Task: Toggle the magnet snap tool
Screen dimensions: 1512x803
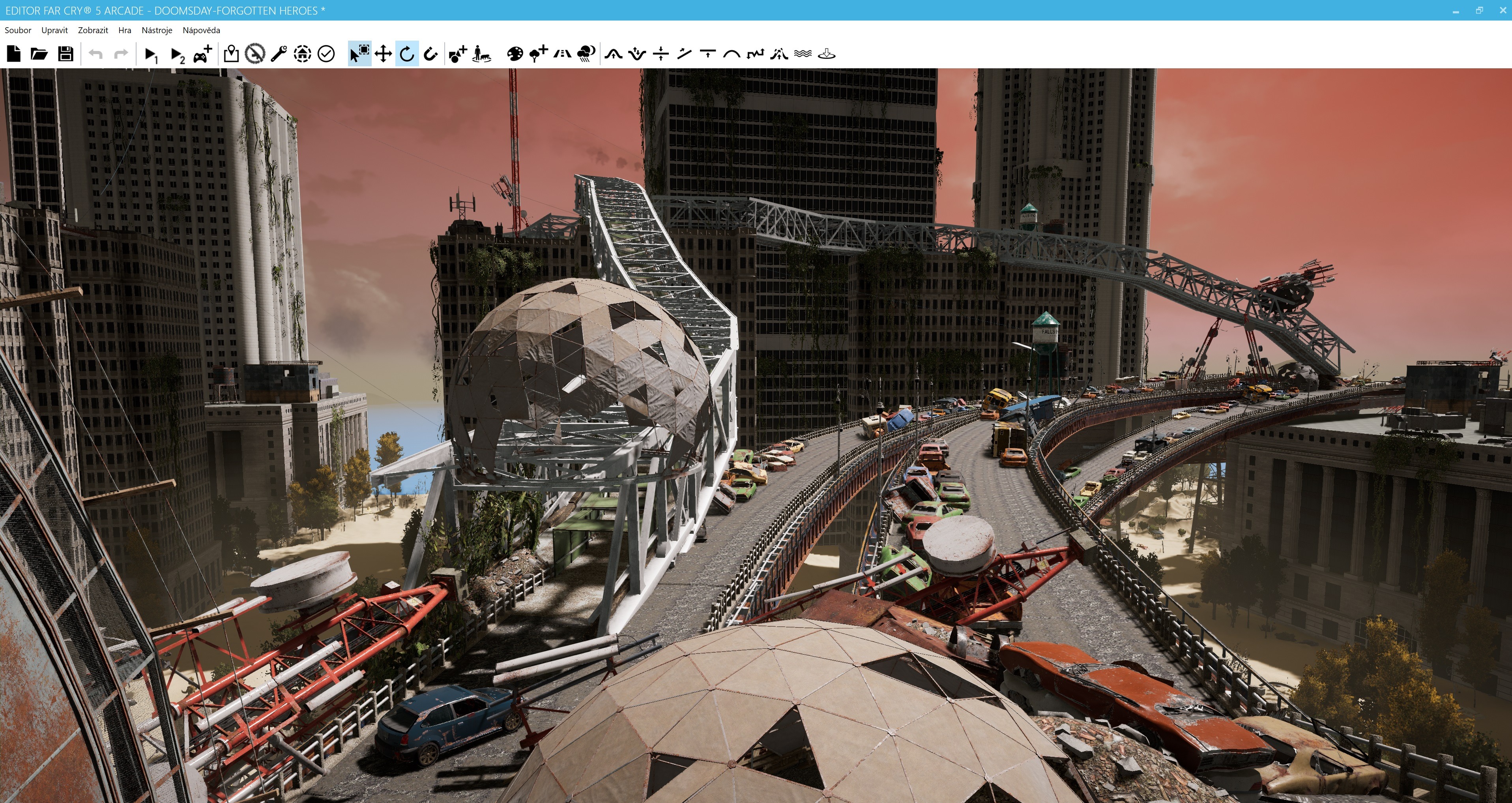Action: (x=430, y=54)
